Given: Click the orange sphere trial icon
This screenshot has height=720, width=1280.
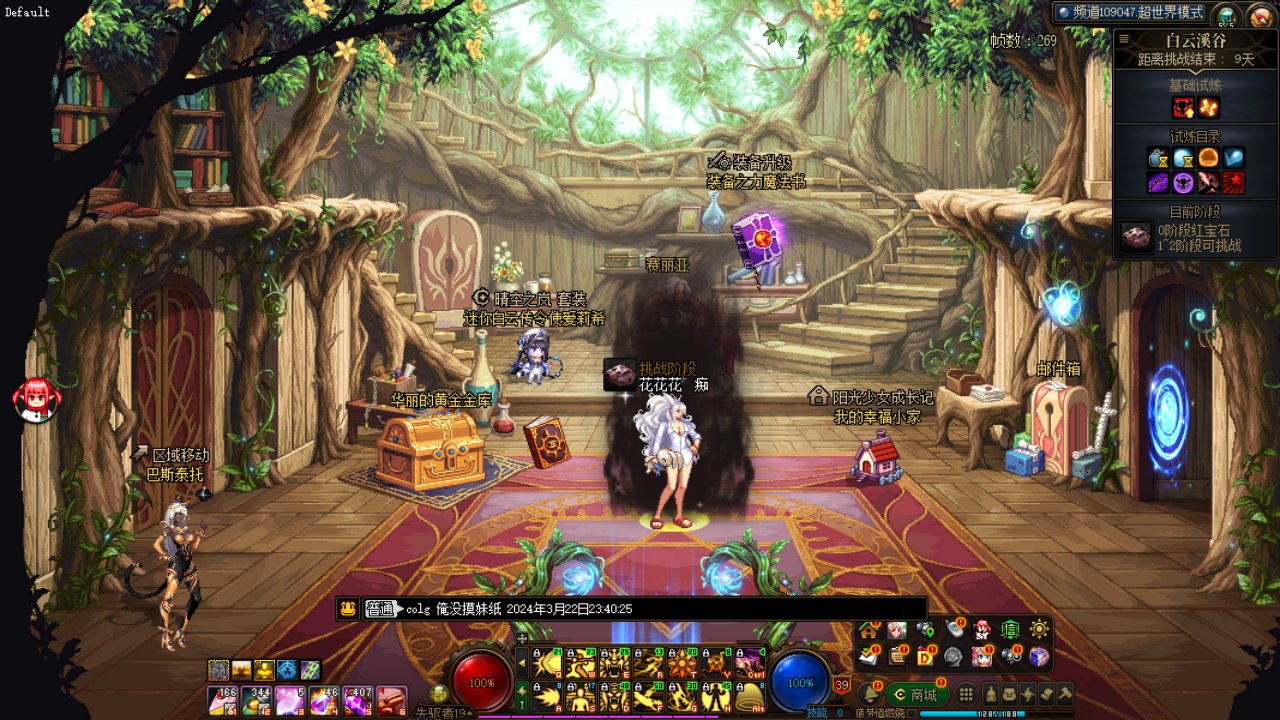Looking at the screenshot, I should click(x=1208, y=158).
